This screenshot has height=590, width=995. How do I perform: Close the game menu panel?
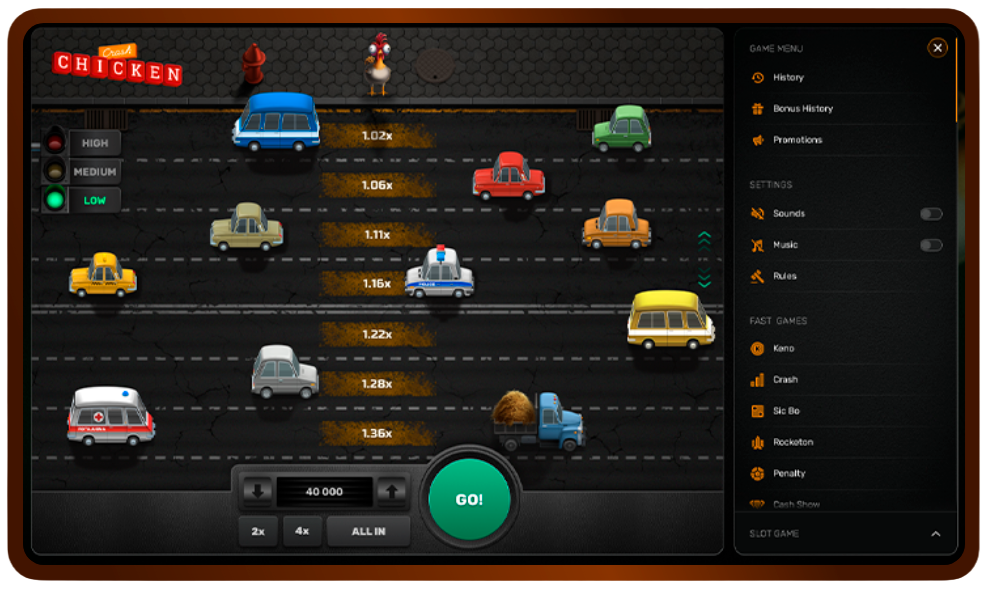click(x=937, y=47)
